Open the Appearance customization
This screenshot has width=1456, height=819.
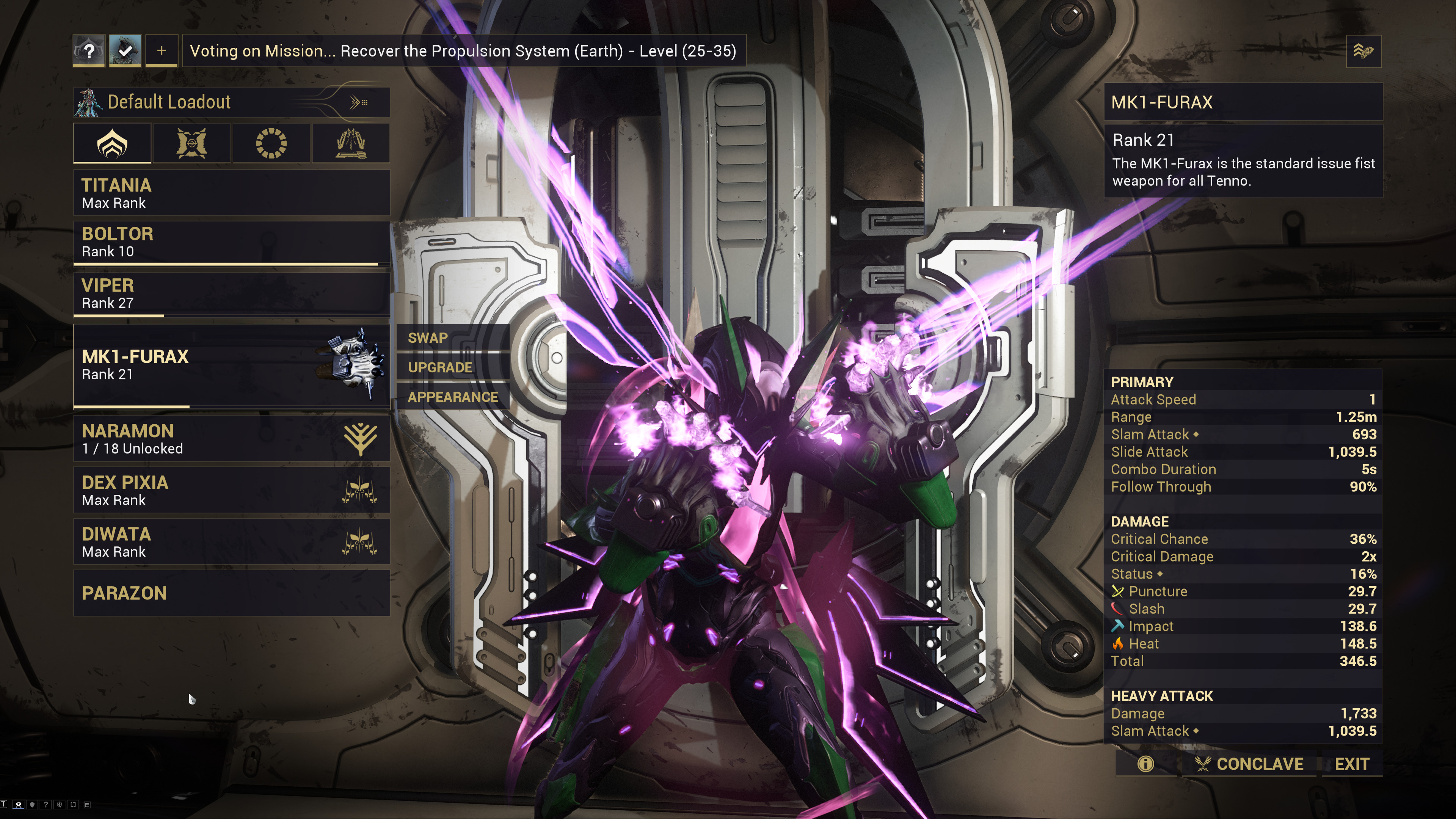453,397
